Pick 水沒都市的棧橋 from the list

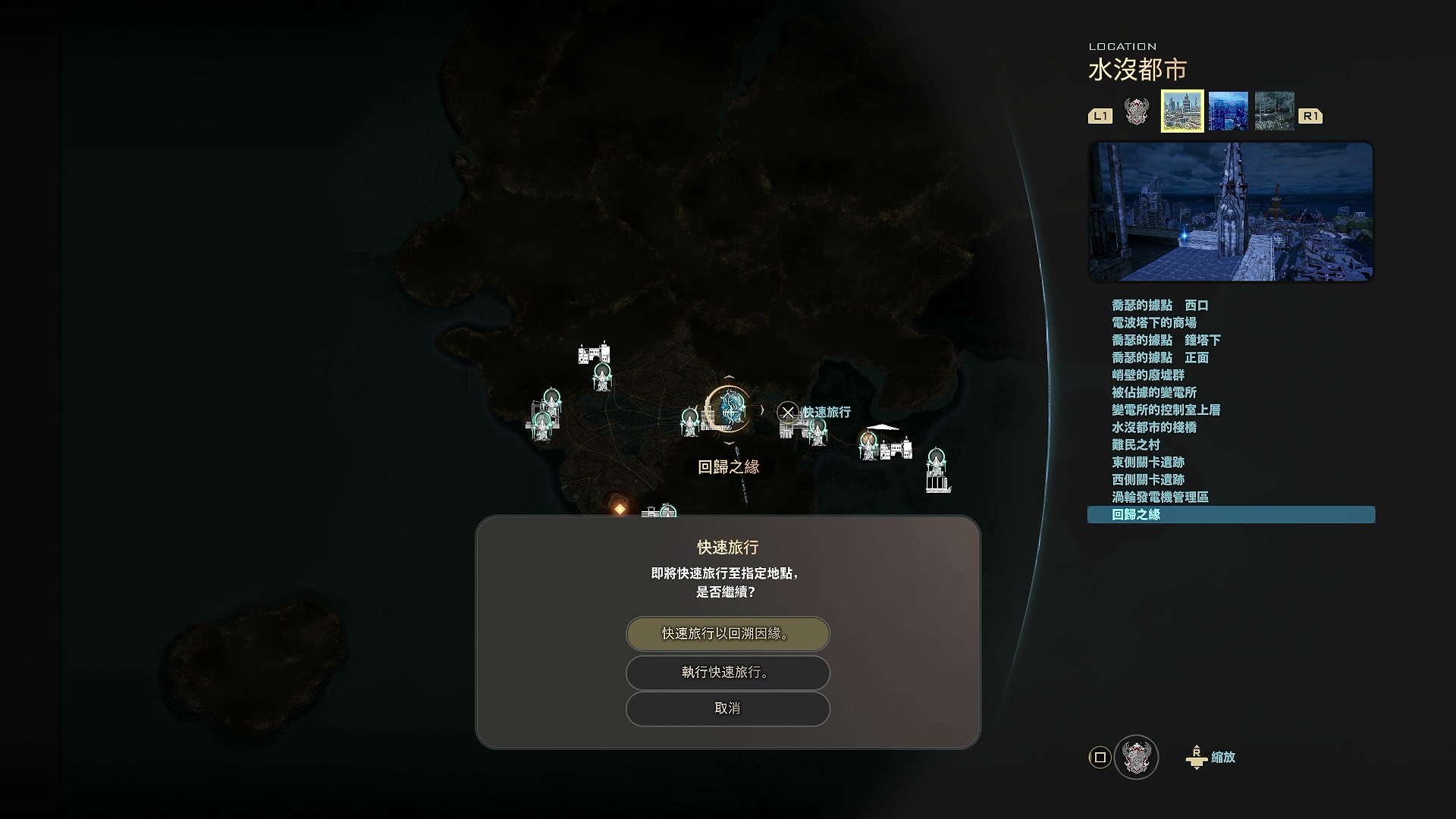[x=1154, y=428]
